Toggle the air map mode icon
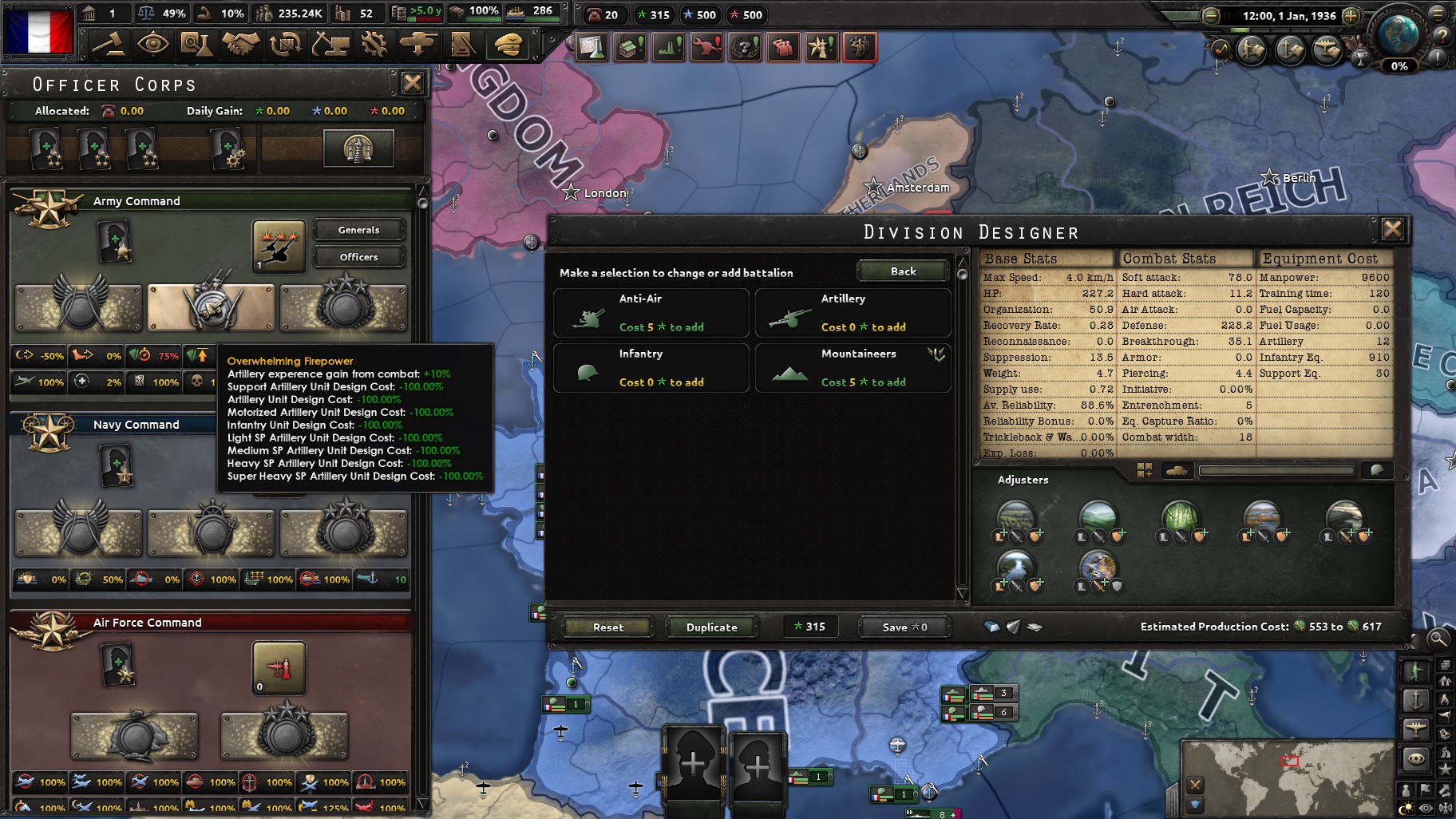Image resolution: width=1456 pixels, height=819 pixels. point(1417,729)
